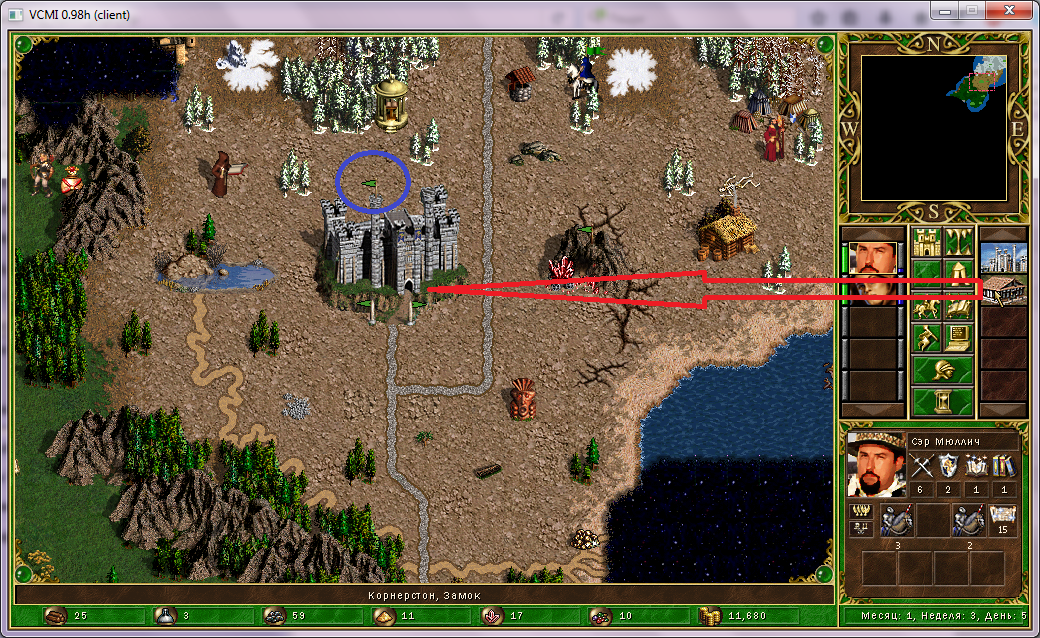The image size is (1040, 638).
Task: Click the down arrow below the town list
Action: pos(1003,410)
